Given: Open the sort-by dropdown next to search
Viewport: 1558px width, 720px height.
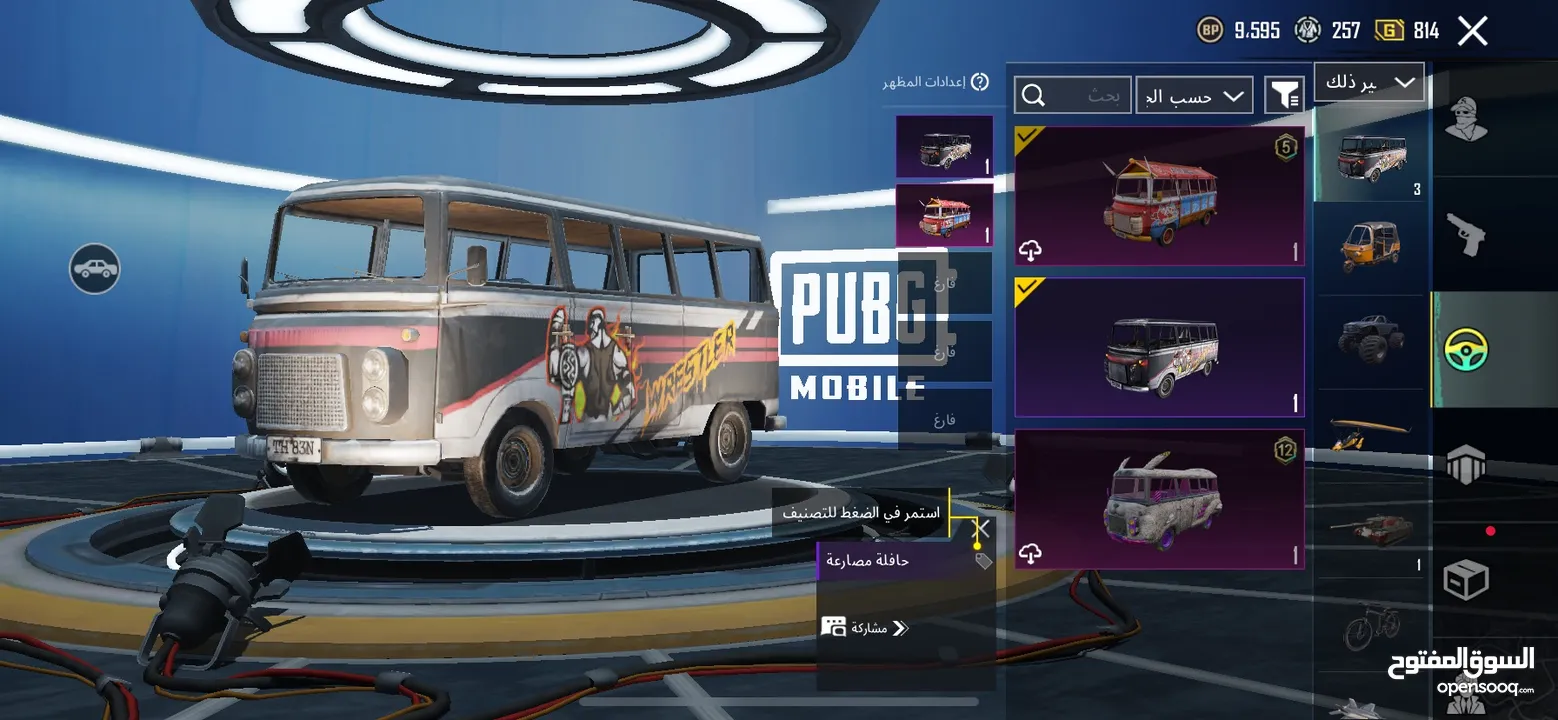Looking at the screenshot, I should click(1194, 96).
